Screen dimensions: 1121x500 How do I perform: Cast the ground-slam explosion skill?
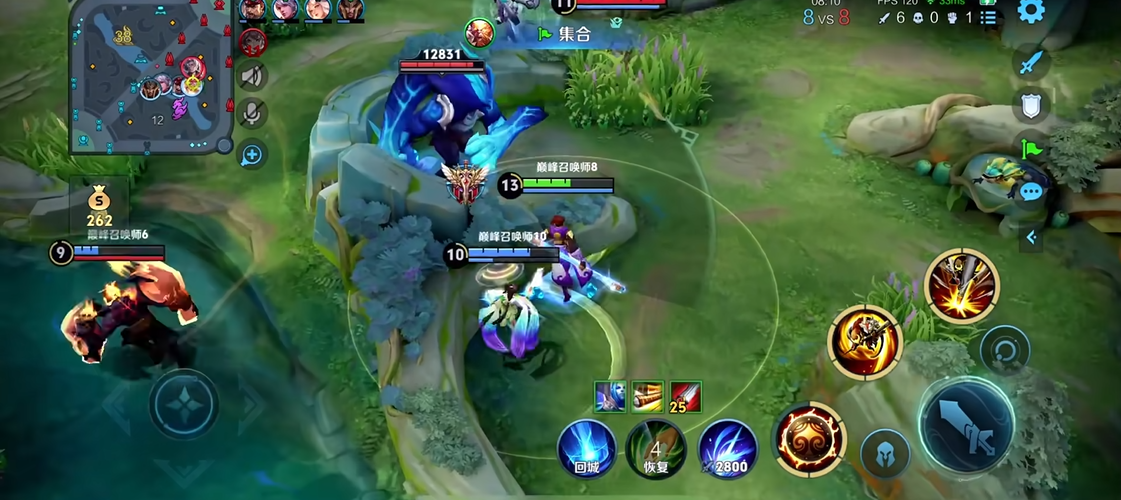click(962, 286)
